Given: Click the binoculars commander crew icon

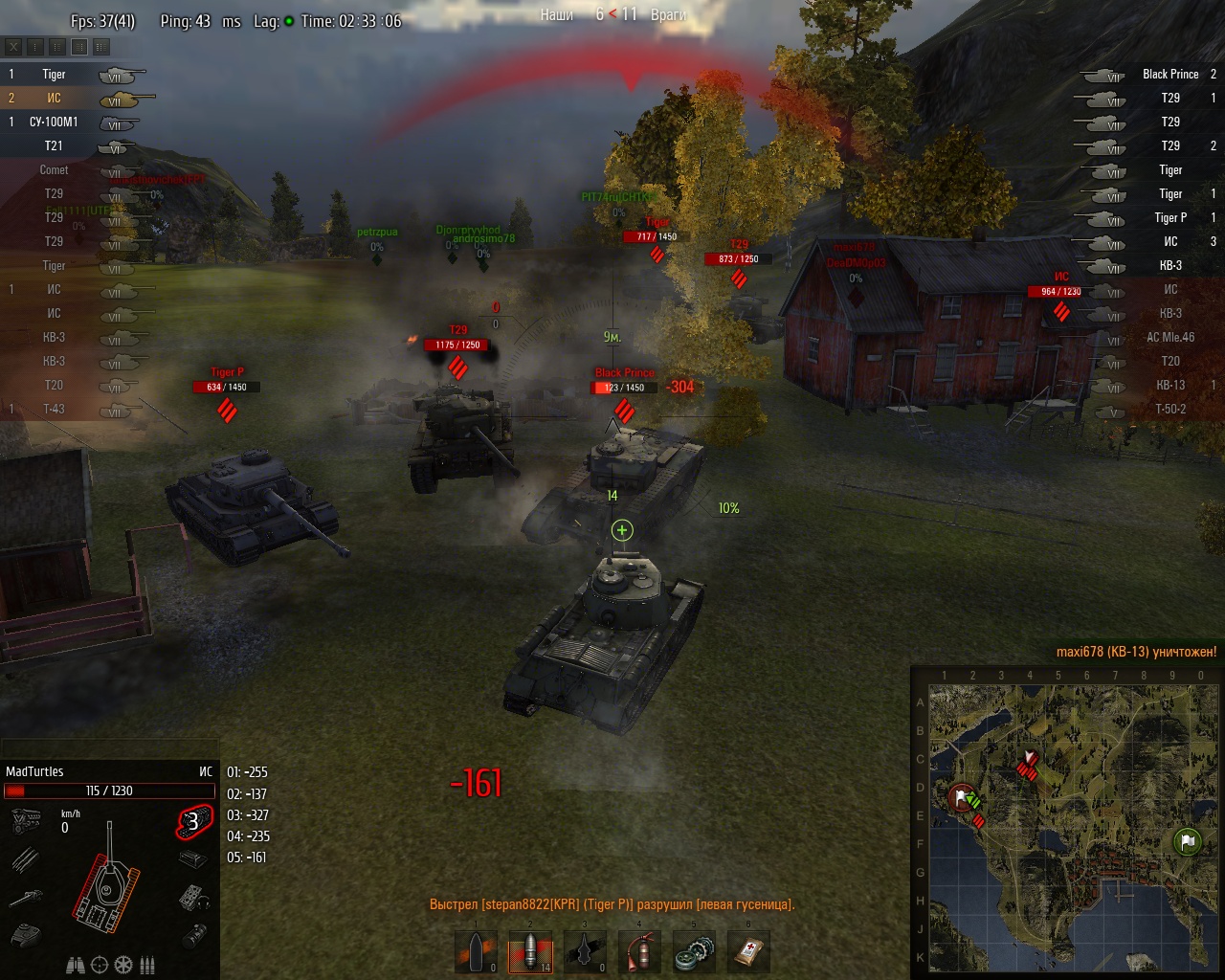Looking at the screenshot, I should pos(76,965).
